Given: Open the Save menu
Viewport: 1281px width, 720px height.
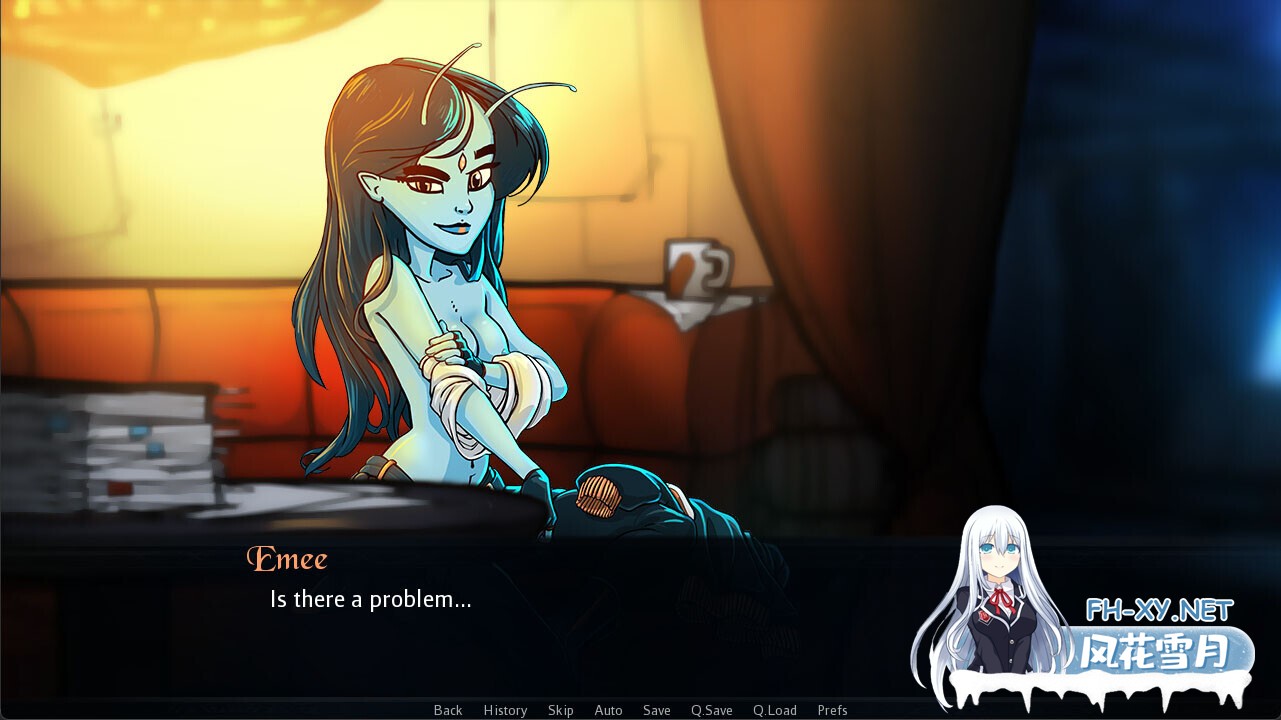Looking at the screenshot, I should [656, 710].
